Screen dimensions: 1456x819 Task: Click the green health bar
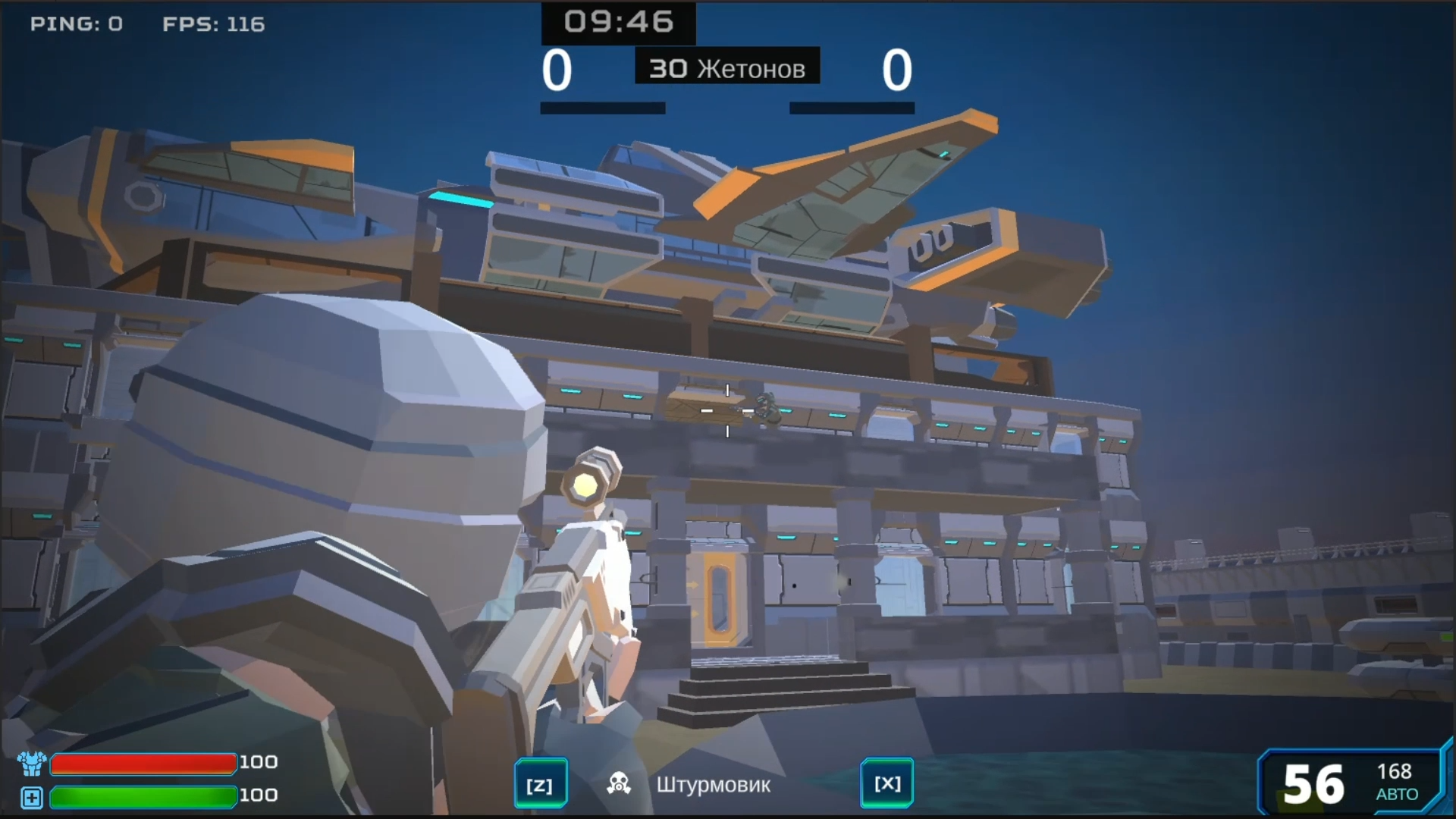click(143, 797)
